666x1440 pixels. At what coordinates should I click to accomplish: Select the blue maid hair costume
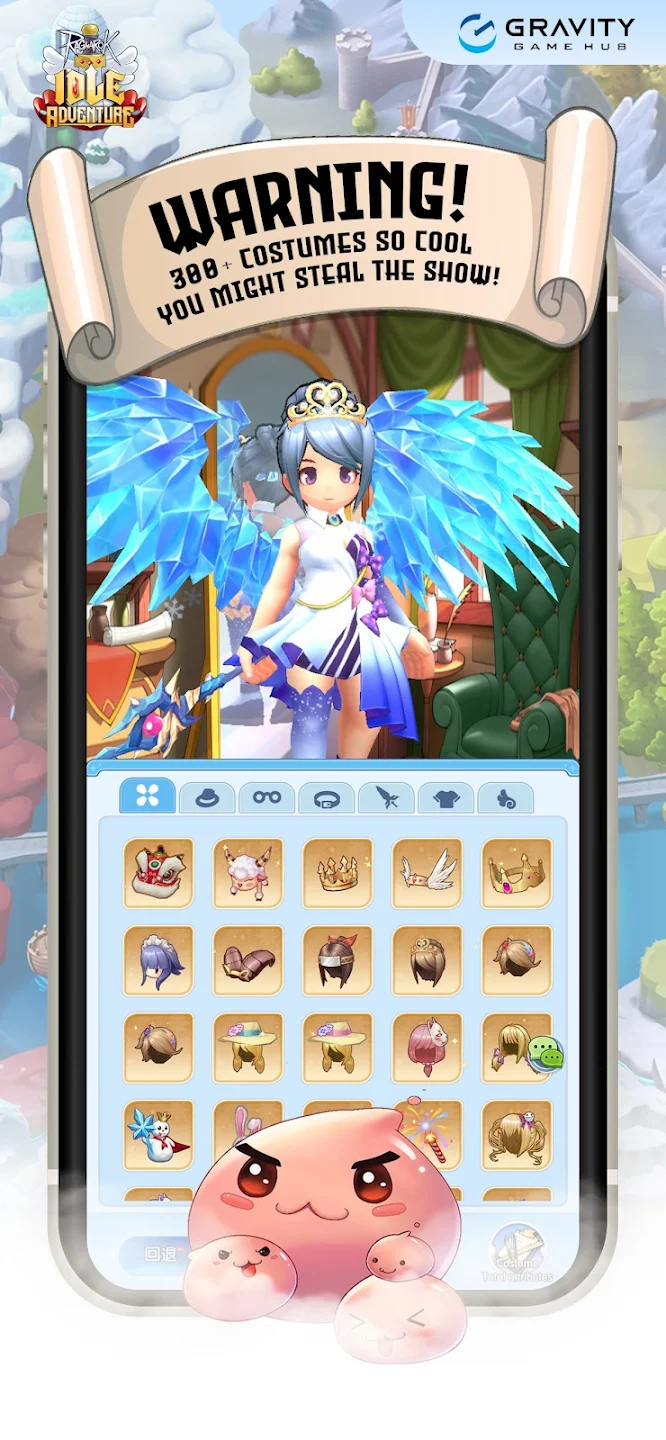point(158,960)
